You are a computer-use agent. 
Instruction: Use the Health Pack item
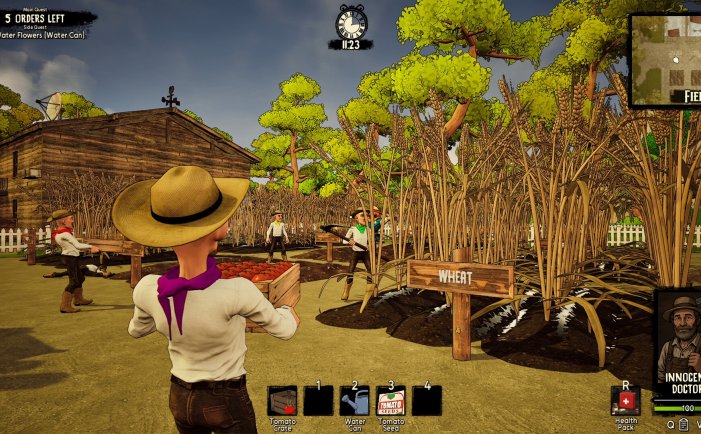[625, 400]
